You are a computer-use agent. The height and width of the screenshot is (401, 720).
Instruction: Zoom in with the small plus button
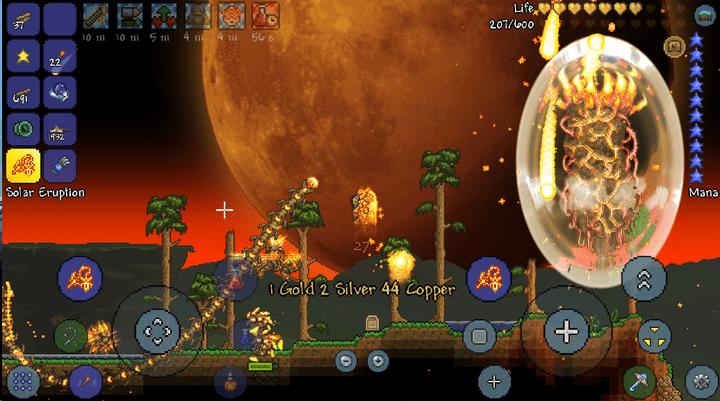(377, 360)
